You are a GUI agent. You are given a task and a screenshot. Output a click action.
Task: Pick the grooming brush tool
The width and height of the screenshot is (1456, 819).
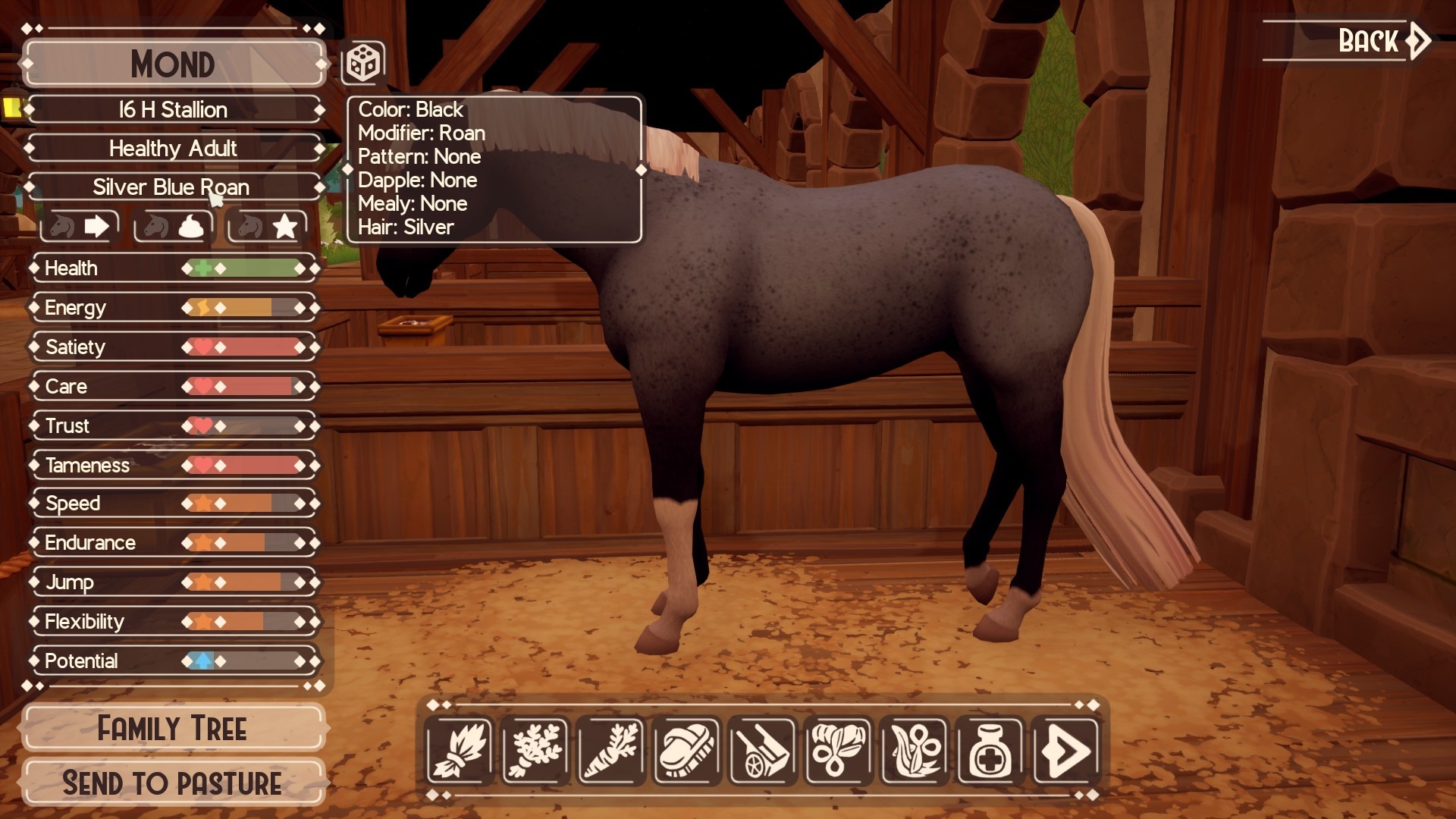click(687, 751)
